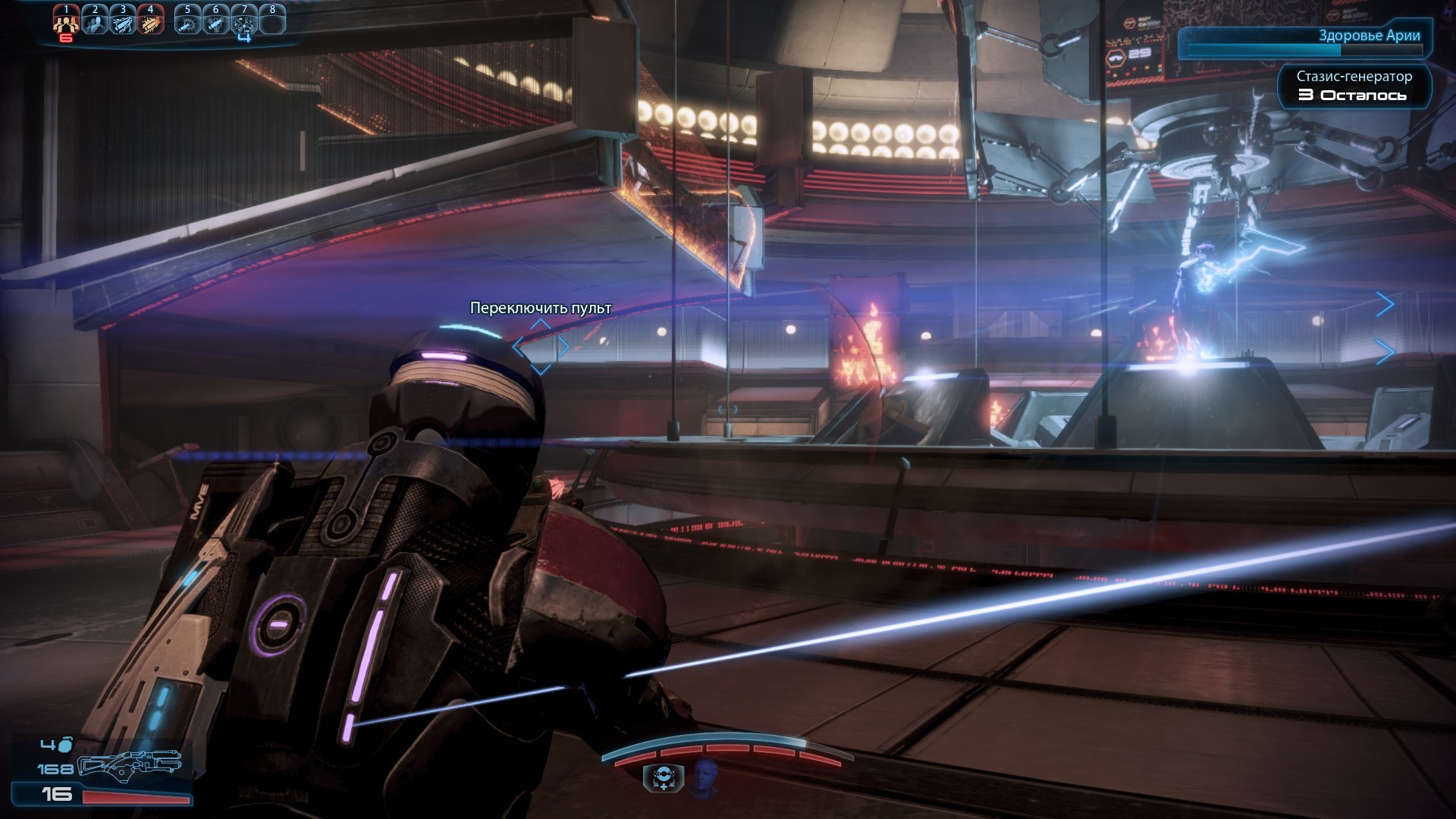Screen dimensions: 1456x819
Task: Open the Стазис-генератор objective tracker
Action: point(1354,86)
